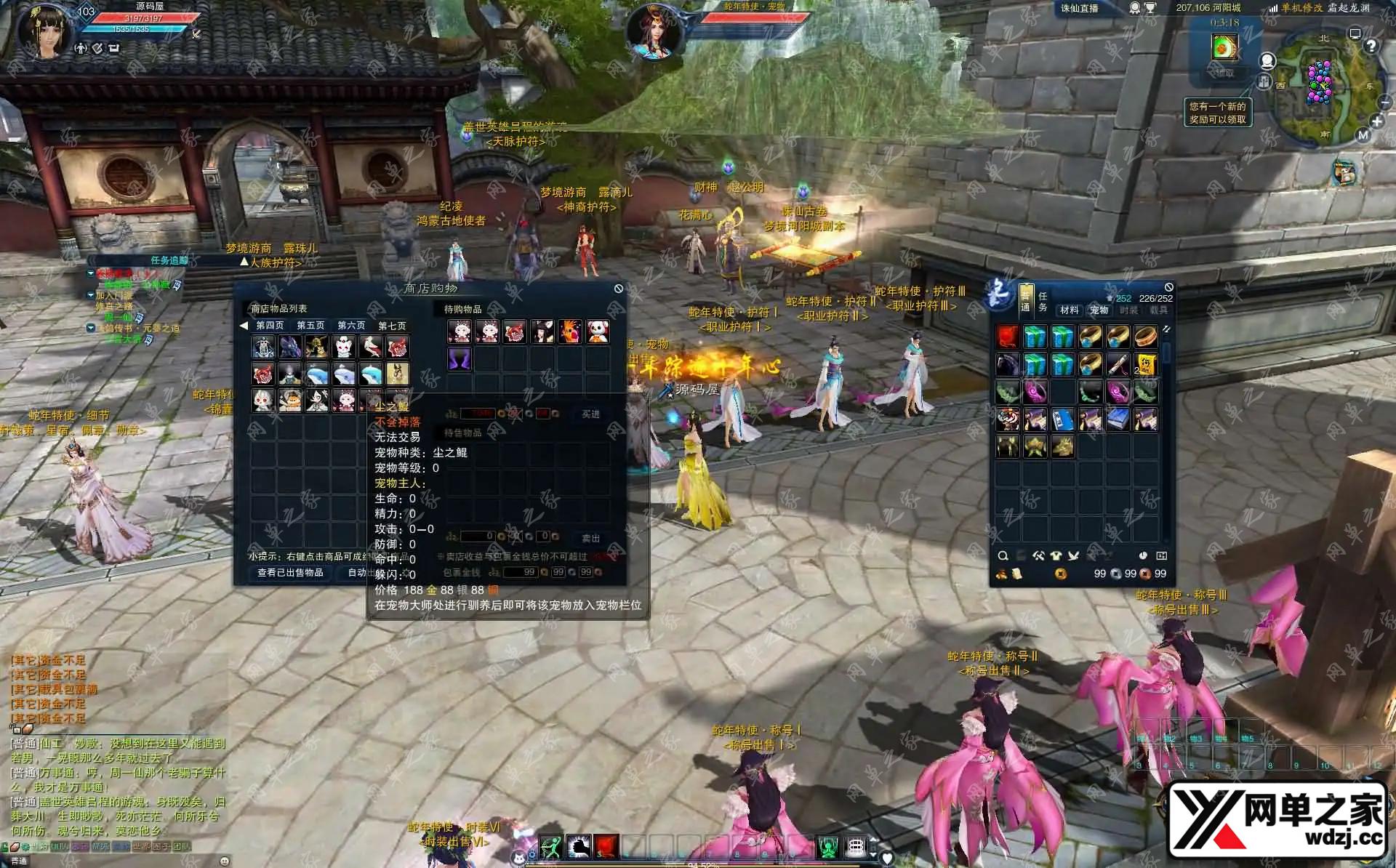Select the yellow scroll item in shop list
The height and width of the screenshot is (868, 1396).
pos(398,374)
